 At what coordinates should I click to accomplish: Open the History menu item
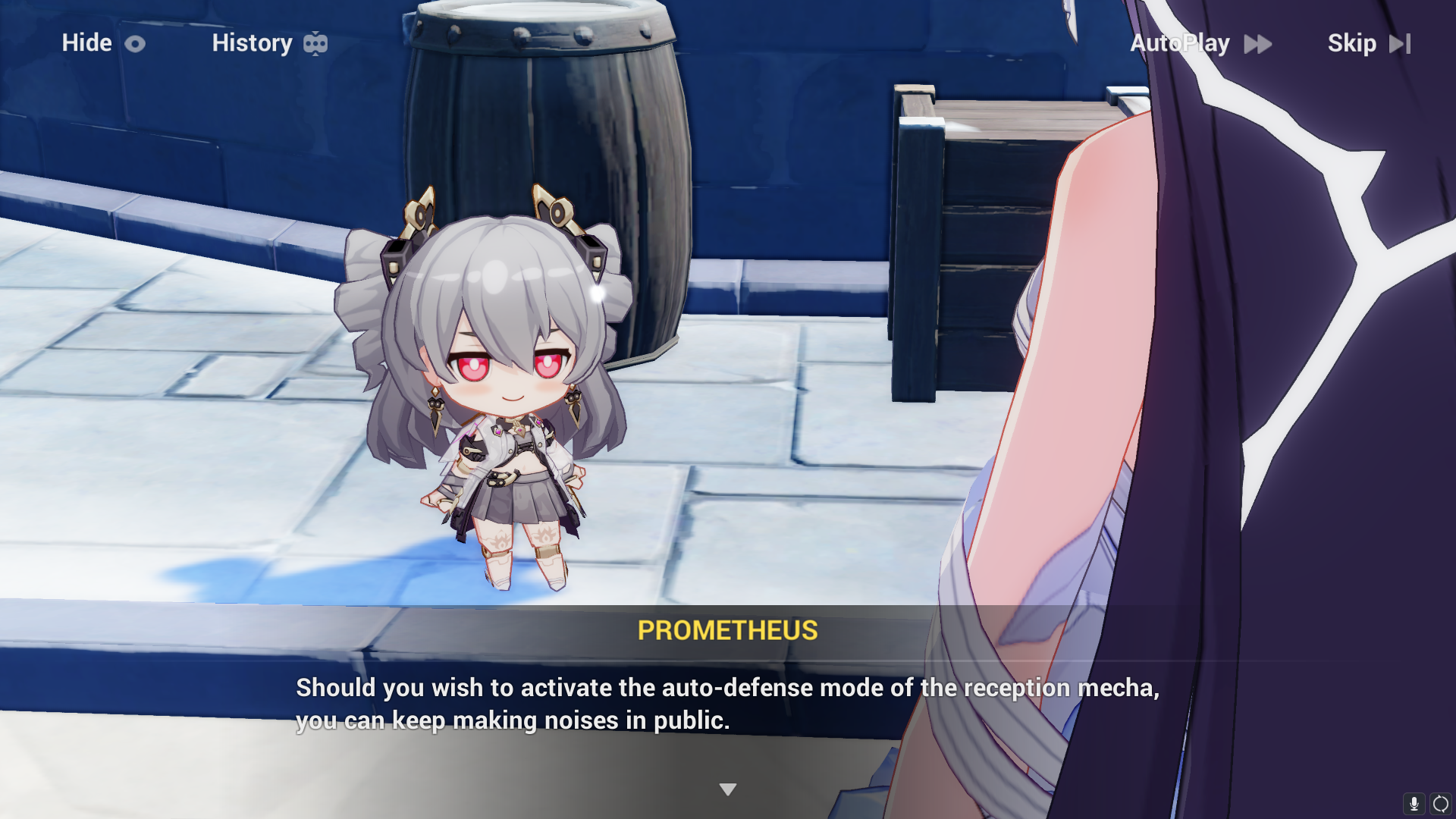(253, 43)
